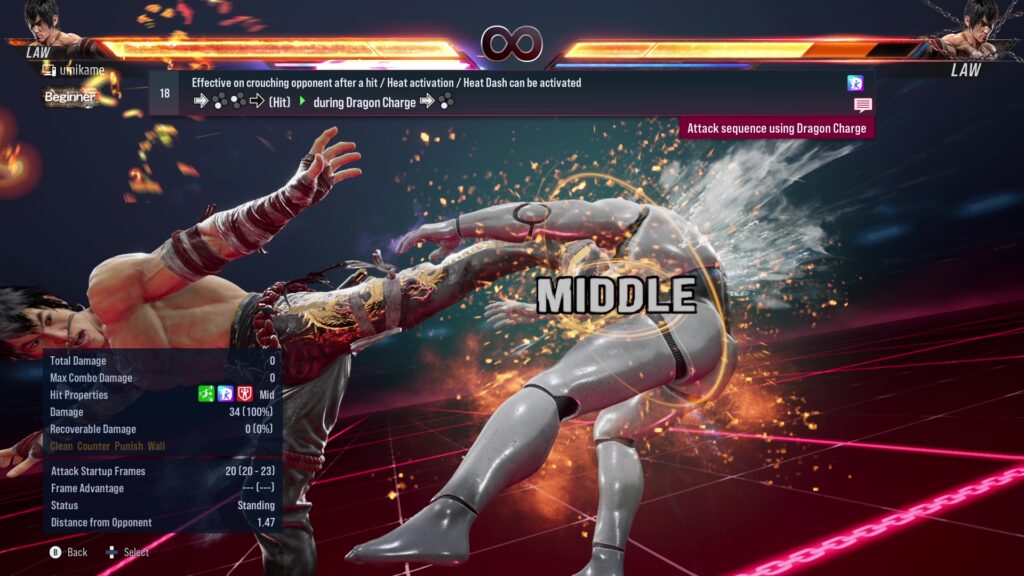Click the Heat icon on the move entry
The height and width of the screenshot is (576, 1024).
tap(855, 83)
